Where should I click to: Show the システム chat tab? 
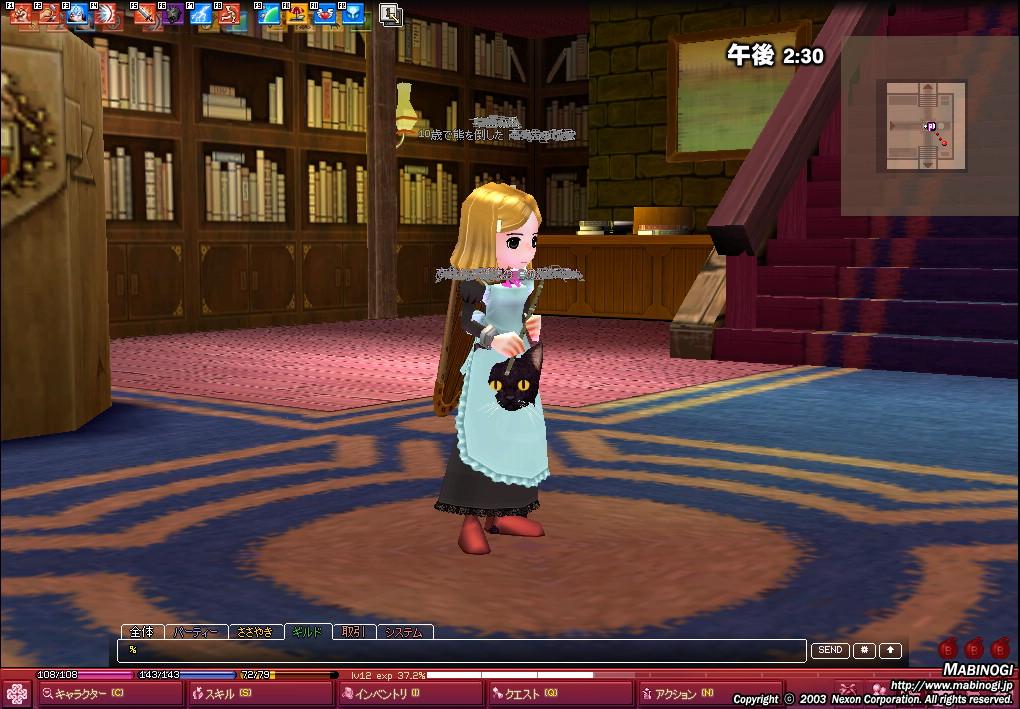(404, 632)
